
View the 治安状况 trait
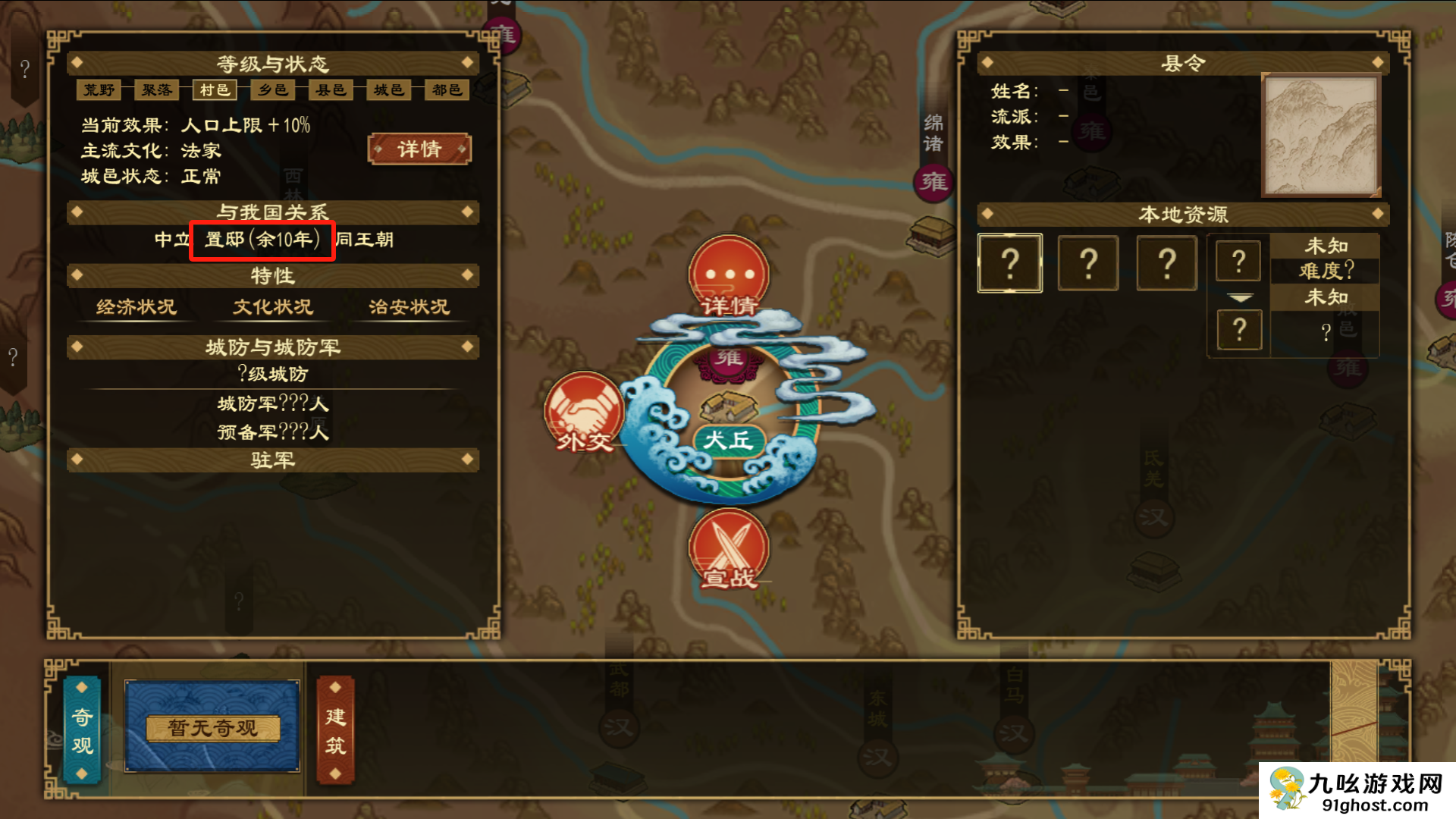coord(409,307)
